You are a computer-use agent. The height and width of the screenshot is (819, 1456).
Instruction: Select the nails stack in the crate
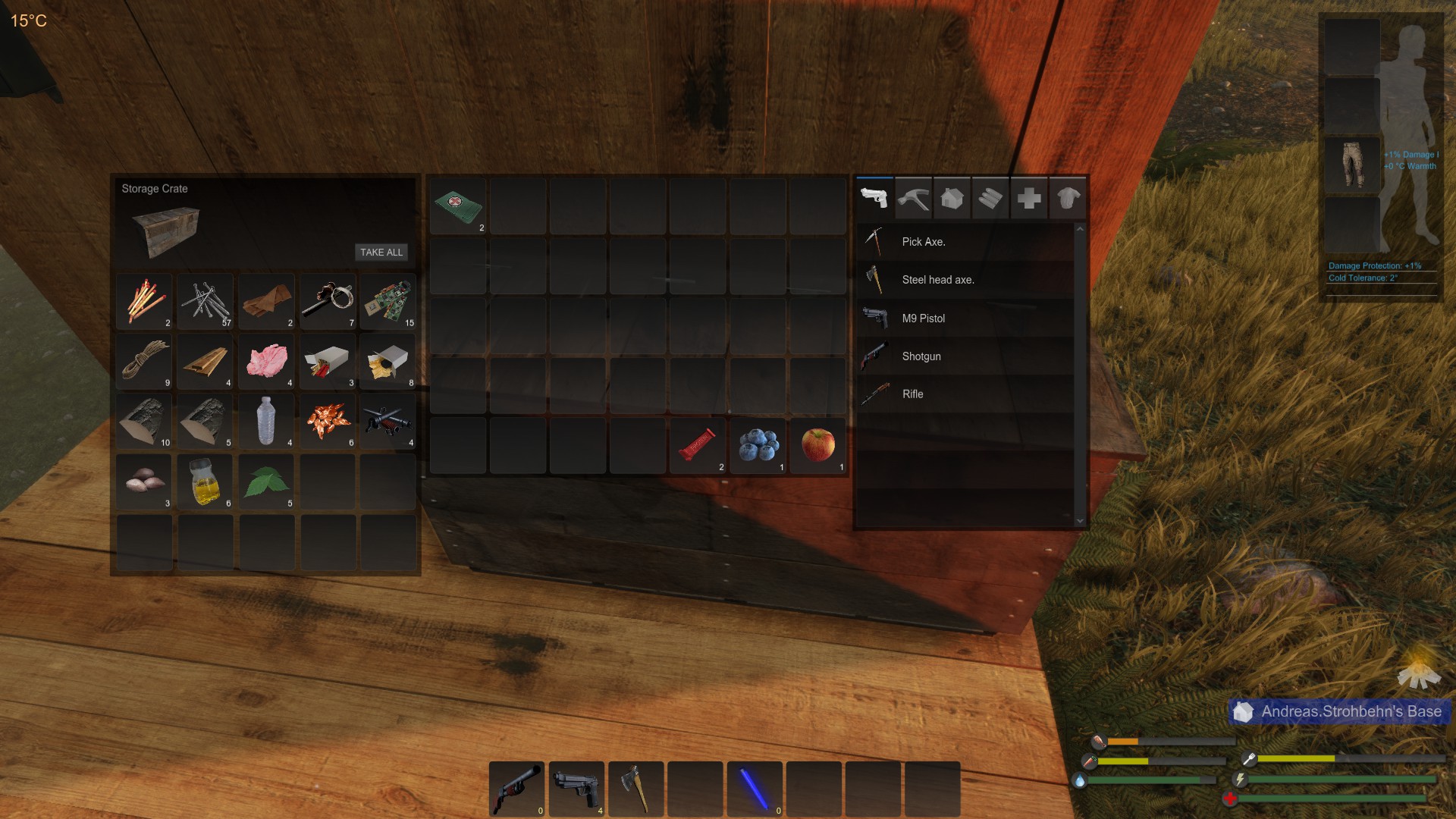pos(206,301)
